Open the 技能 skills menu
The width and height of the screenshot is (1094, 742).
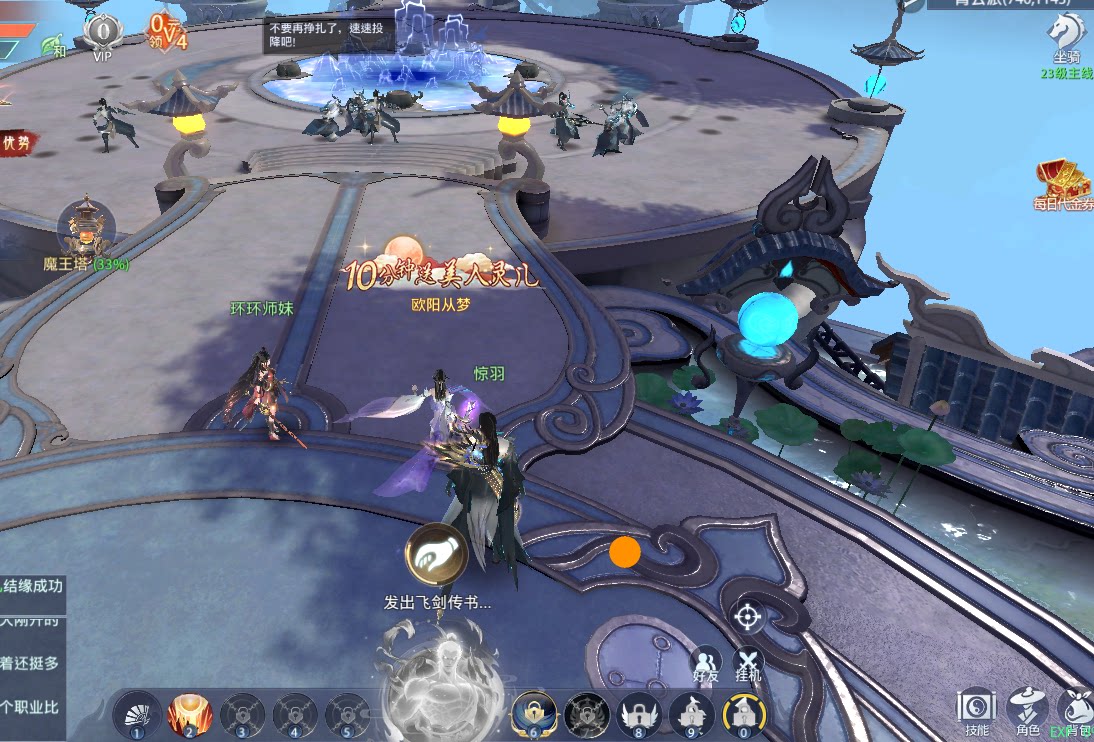(x=976, y=709)
